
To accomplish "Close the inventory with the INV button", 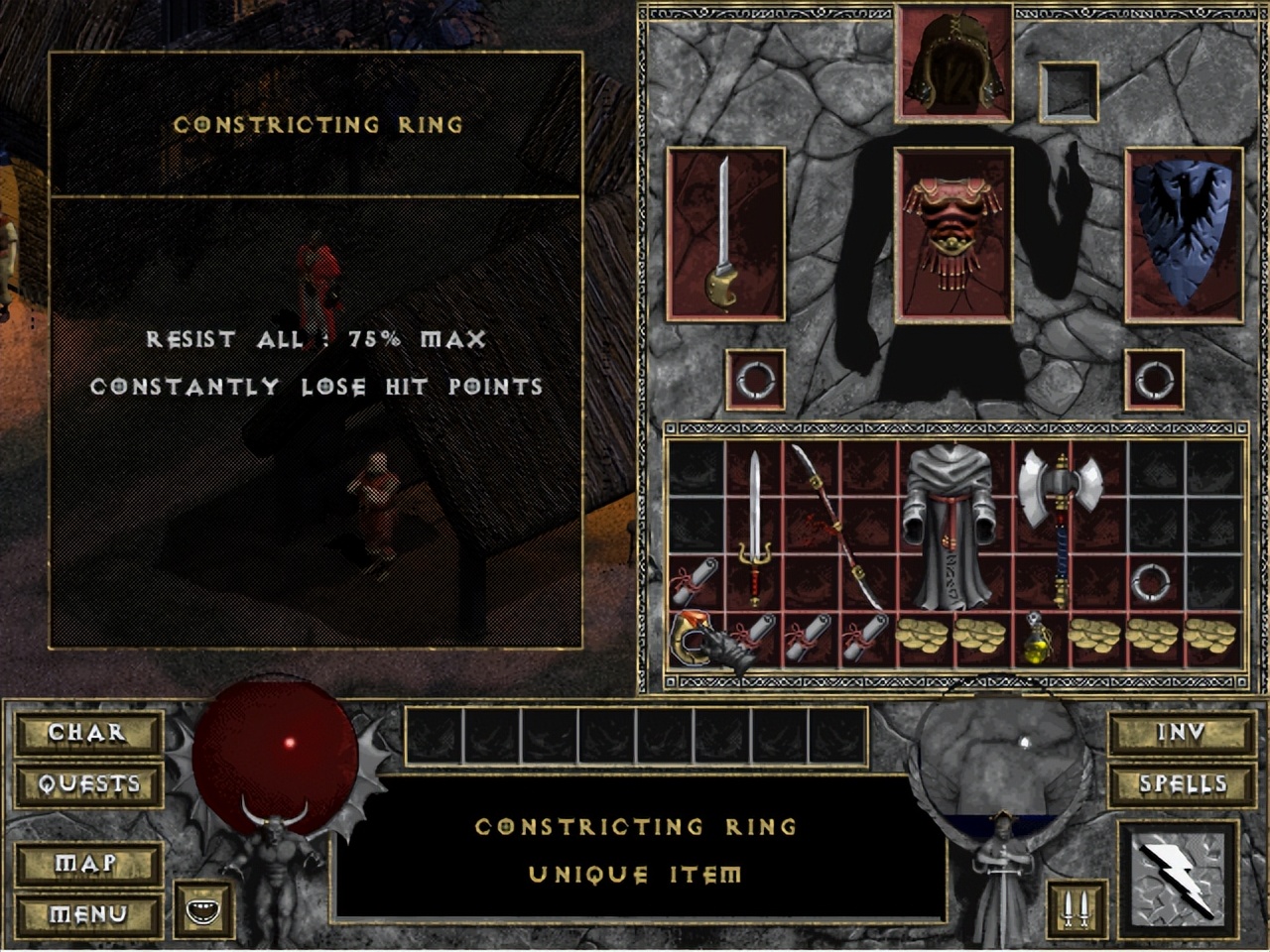I will click(1181, 733).
